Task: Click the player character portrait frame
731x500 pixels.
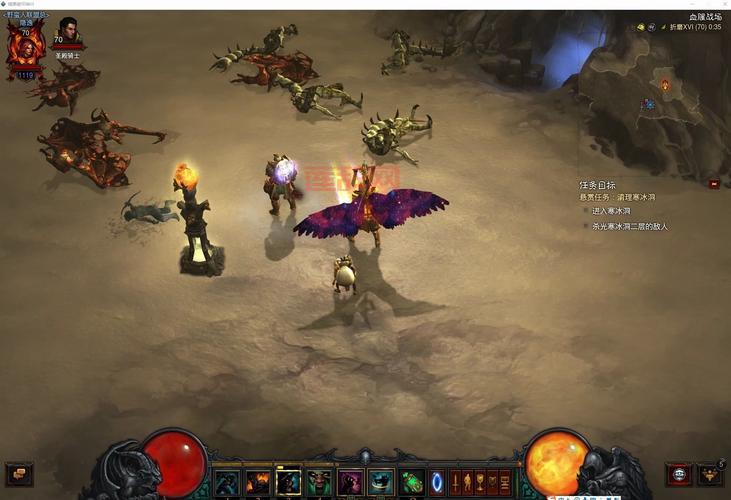Action: pyautogui.click(x=25, y=47)
